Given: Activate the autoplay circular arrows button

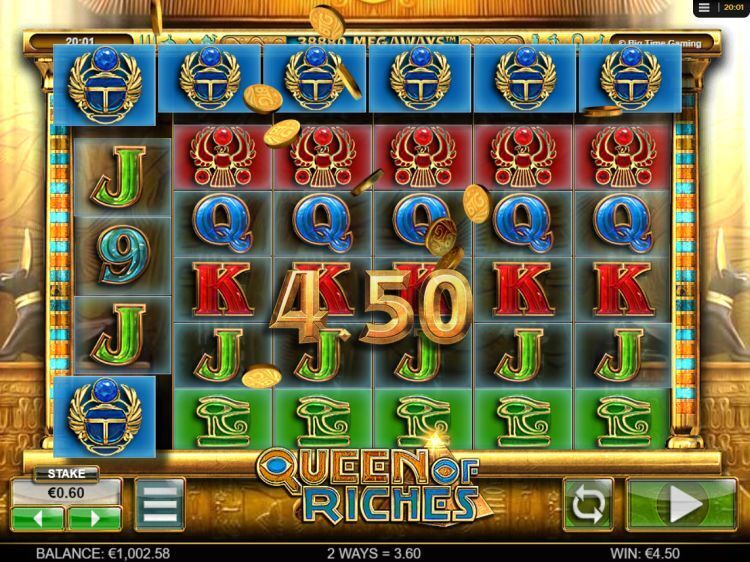Looking at the screenshot, I should coord(588,504).
